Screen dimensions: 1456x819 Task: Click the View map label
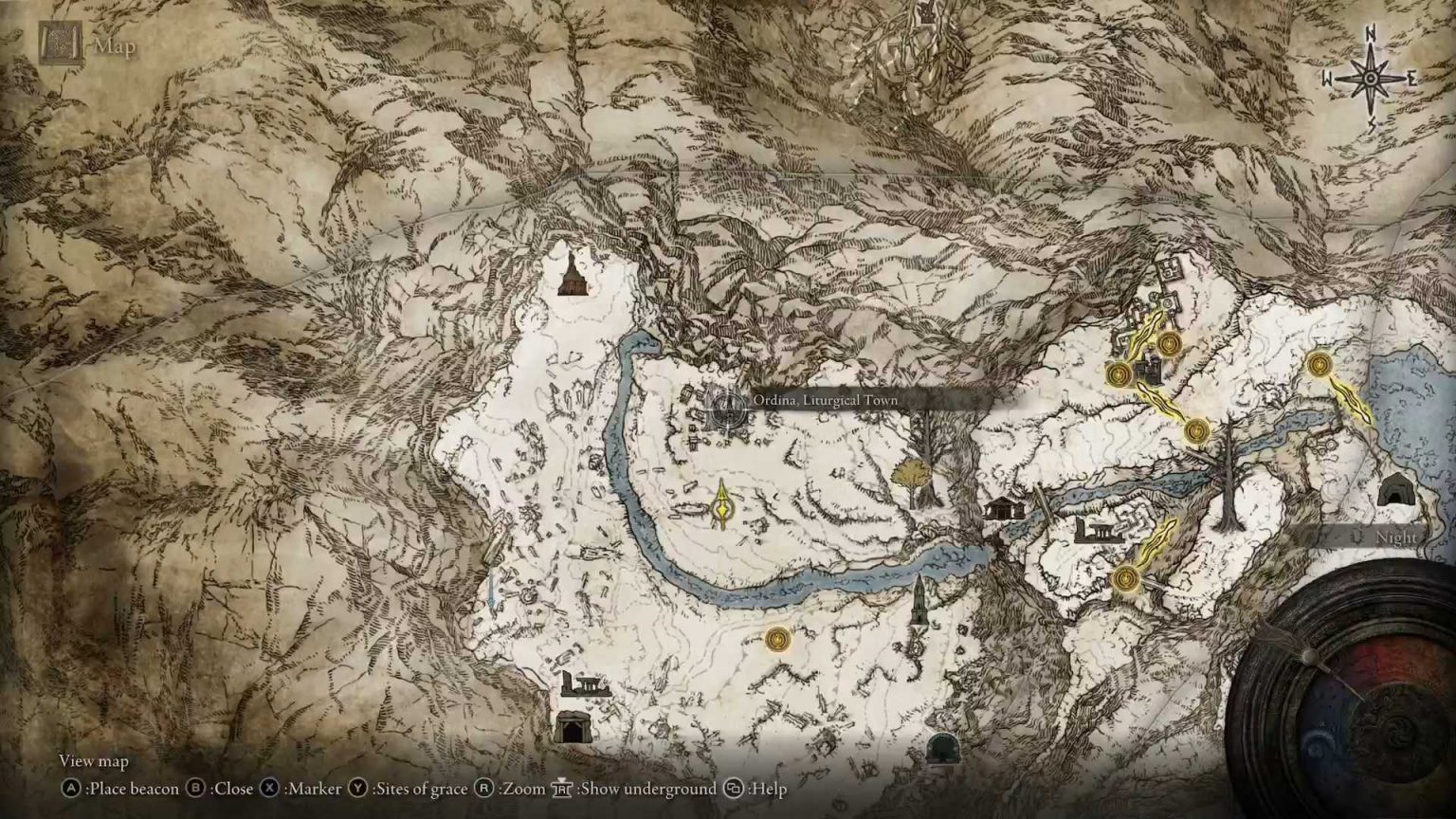point(92,761)
